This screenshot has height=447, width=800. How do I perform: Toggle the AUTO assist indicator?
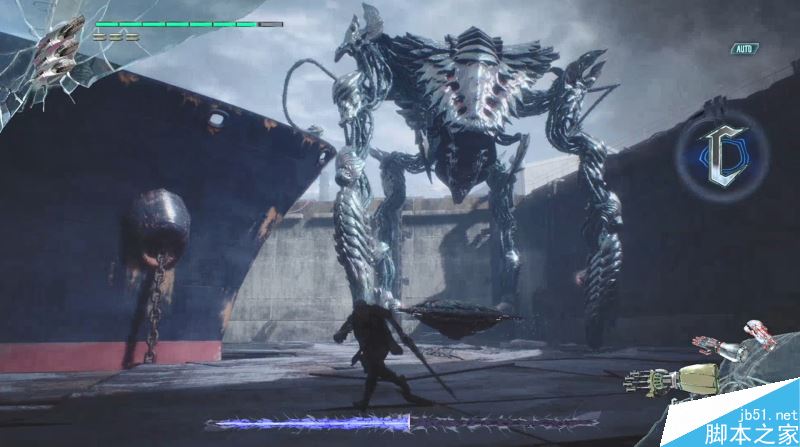pos(744,48)
